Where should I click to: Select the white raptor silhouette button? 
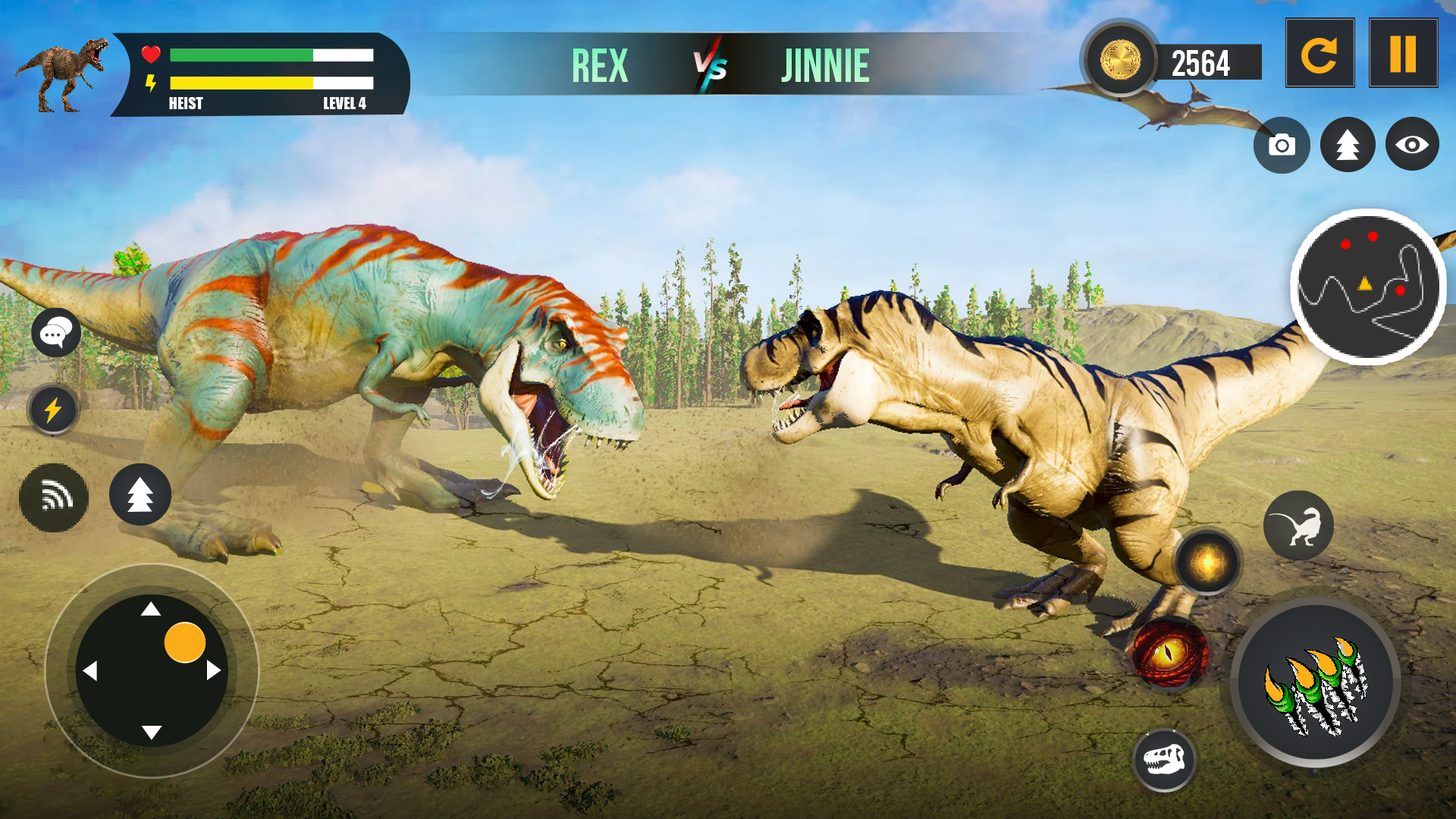pos(1298,526)
